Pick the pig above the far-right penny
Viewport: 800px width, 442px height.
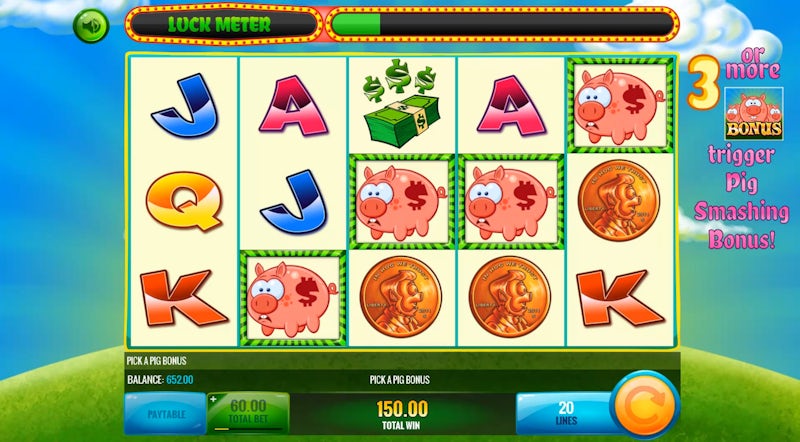pyautogui.click(x=619, y=103)
